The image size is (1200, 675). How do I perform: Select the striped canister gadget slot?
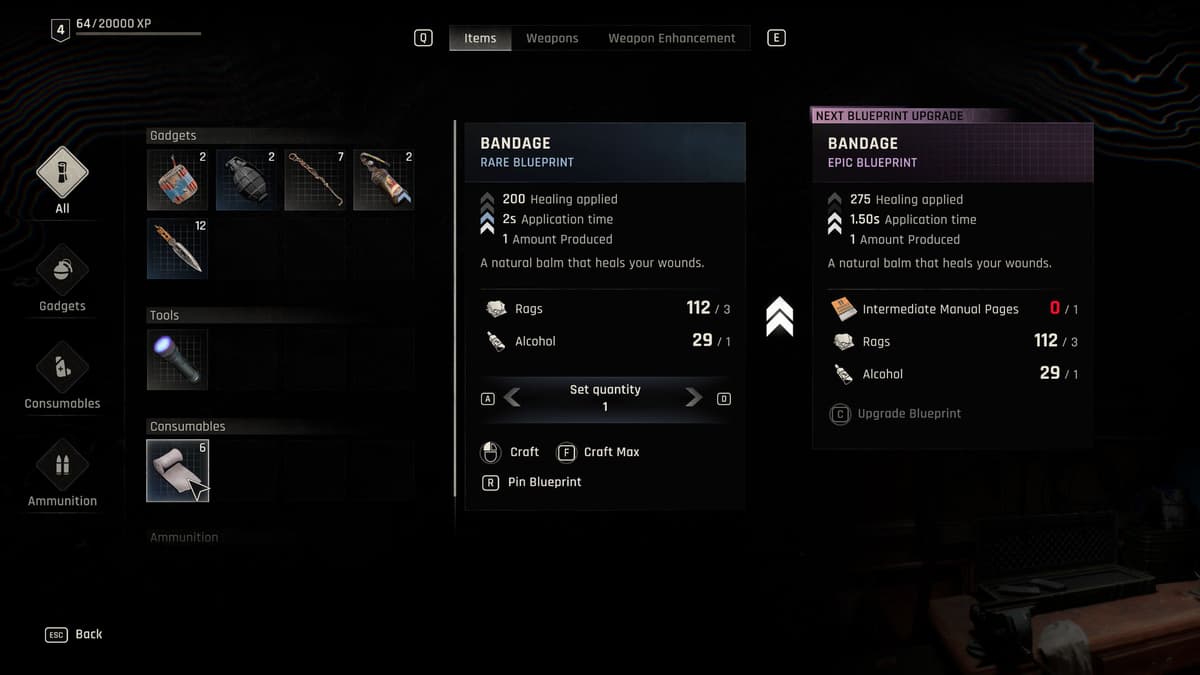(x=177, y=180)
